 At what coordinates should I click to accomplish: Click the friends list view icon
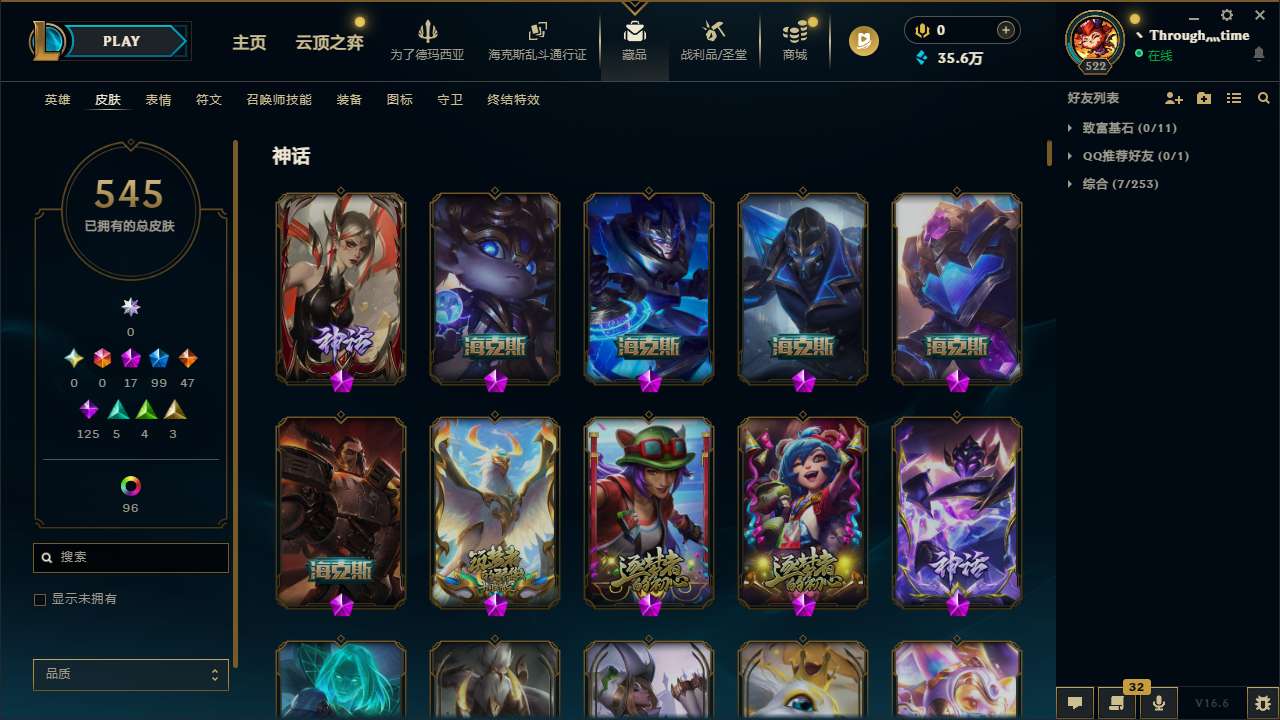point(1234,98)
